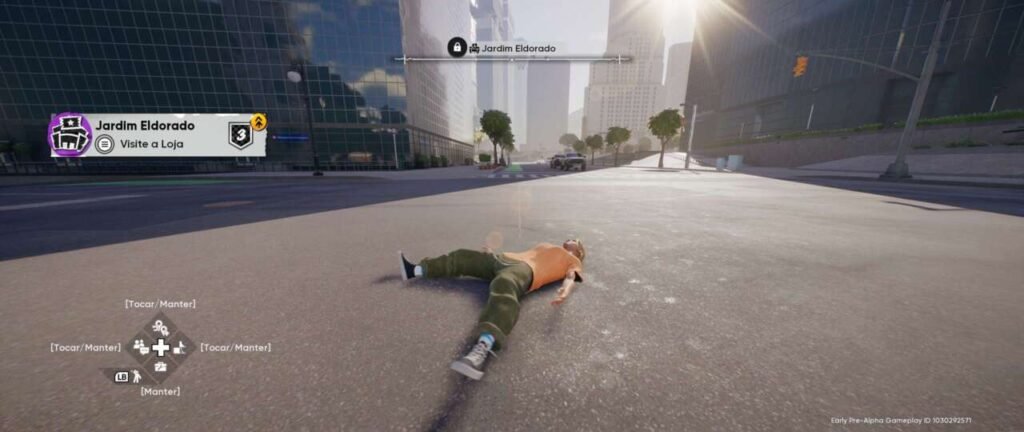Click the gold rank-up arrows badge
The width and height of the screenshot is (1024, 432).
click(x=259, y=122)
